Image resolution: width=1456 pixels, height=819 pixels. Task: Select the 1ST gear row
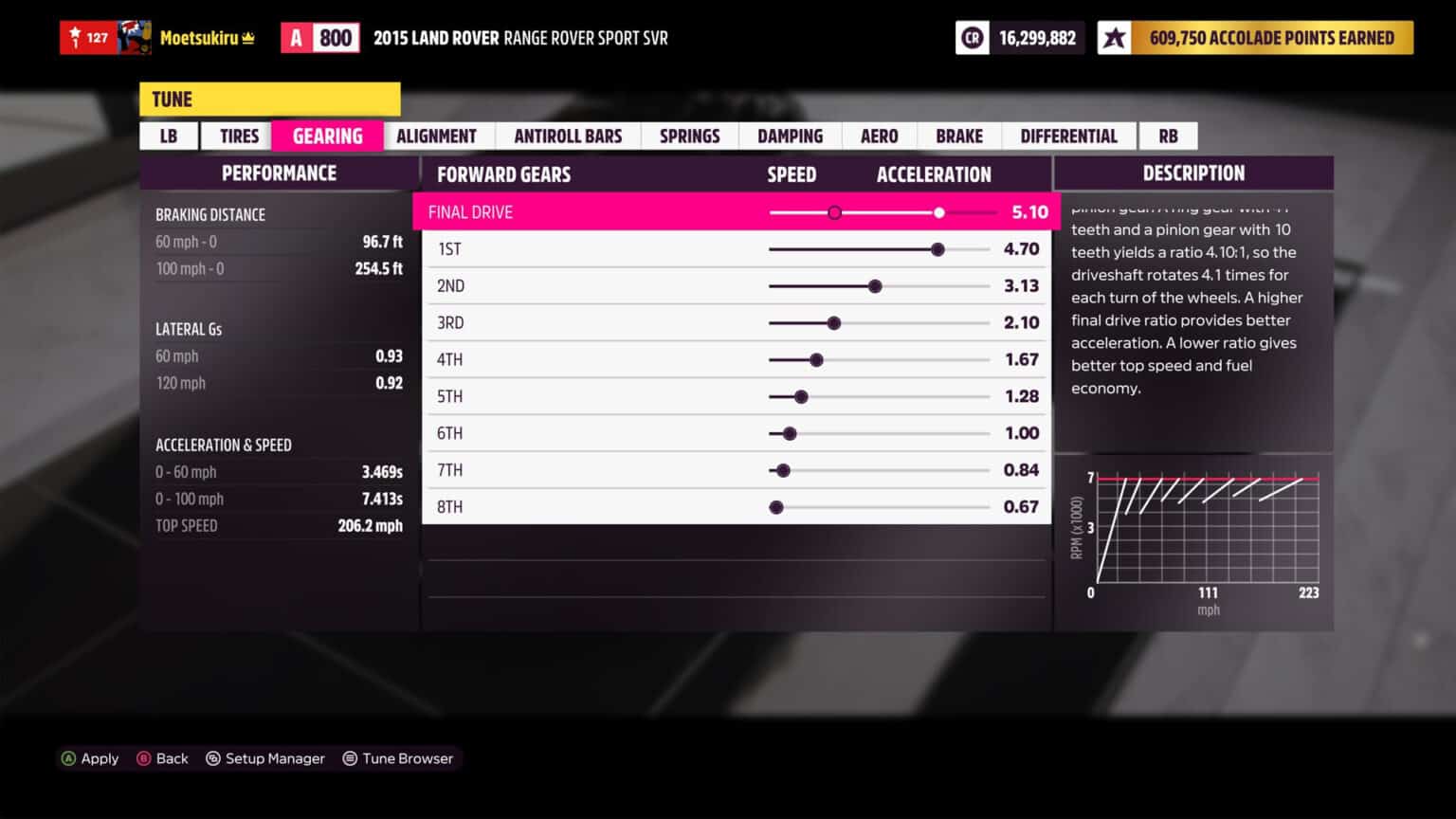pyautogui.click(x=569, y=248)
